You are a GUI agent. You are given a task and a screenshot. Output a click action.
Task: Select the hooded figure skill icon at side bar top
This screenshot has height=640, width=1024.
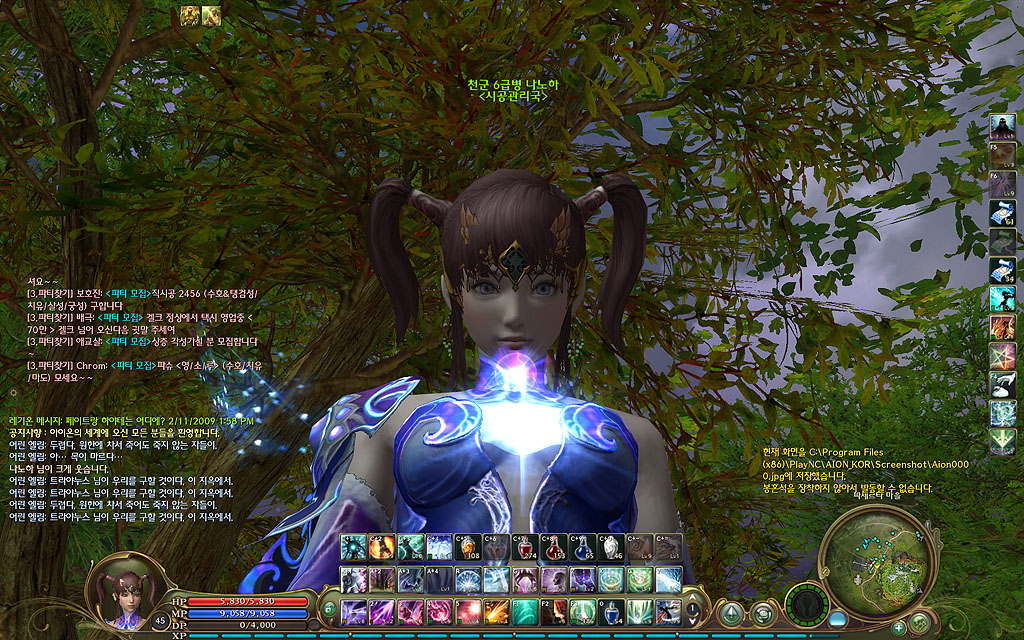[x=1003, y=126]
